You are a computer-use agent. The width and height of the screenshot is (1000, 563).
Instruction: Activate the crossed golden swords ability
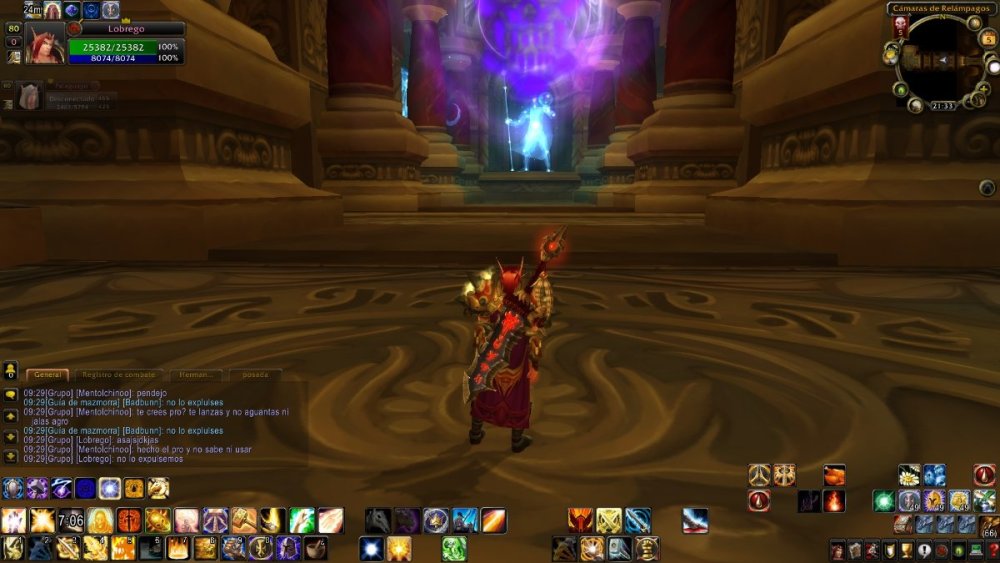609,520
